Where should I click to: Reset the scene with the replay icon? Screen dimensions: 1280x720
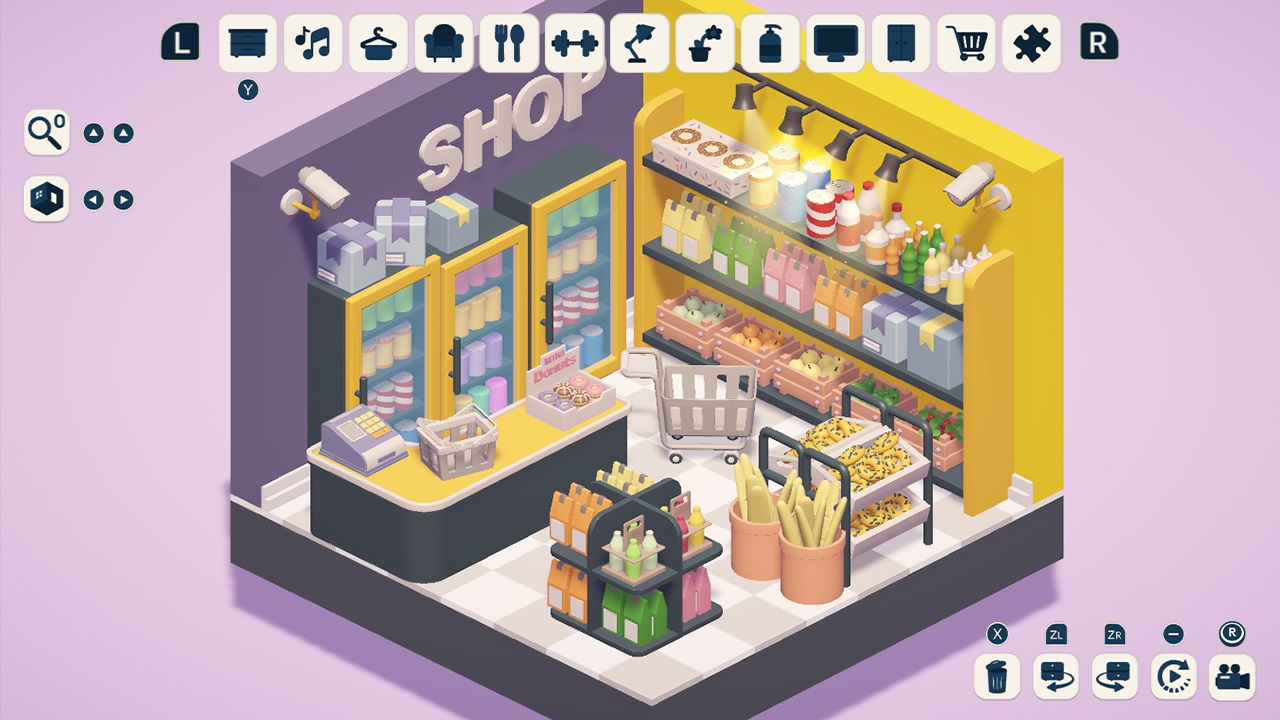[1174, 676]
